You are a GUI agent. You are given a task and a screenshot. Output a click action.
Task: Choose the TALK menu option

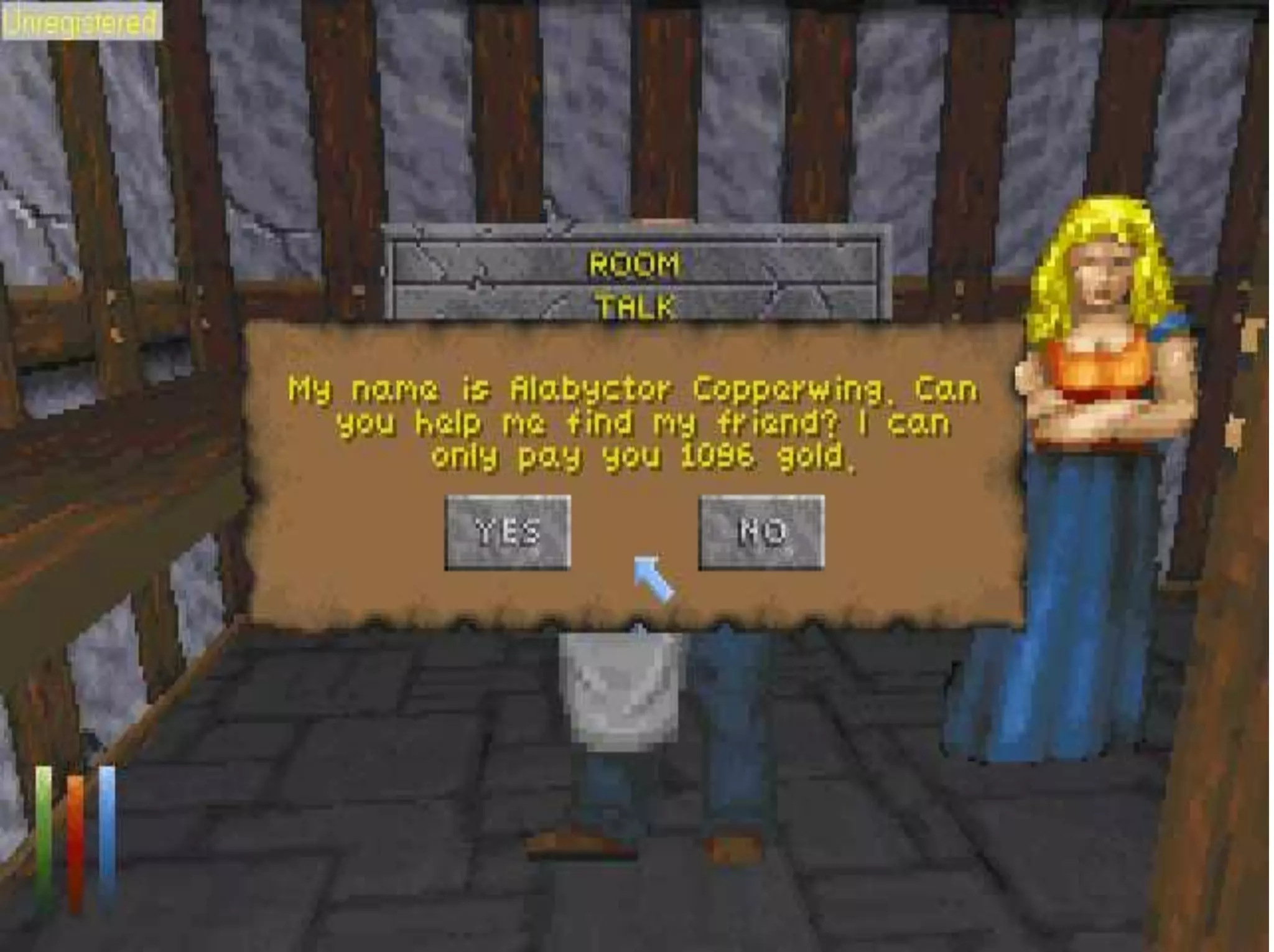click(x=635, y=306)
